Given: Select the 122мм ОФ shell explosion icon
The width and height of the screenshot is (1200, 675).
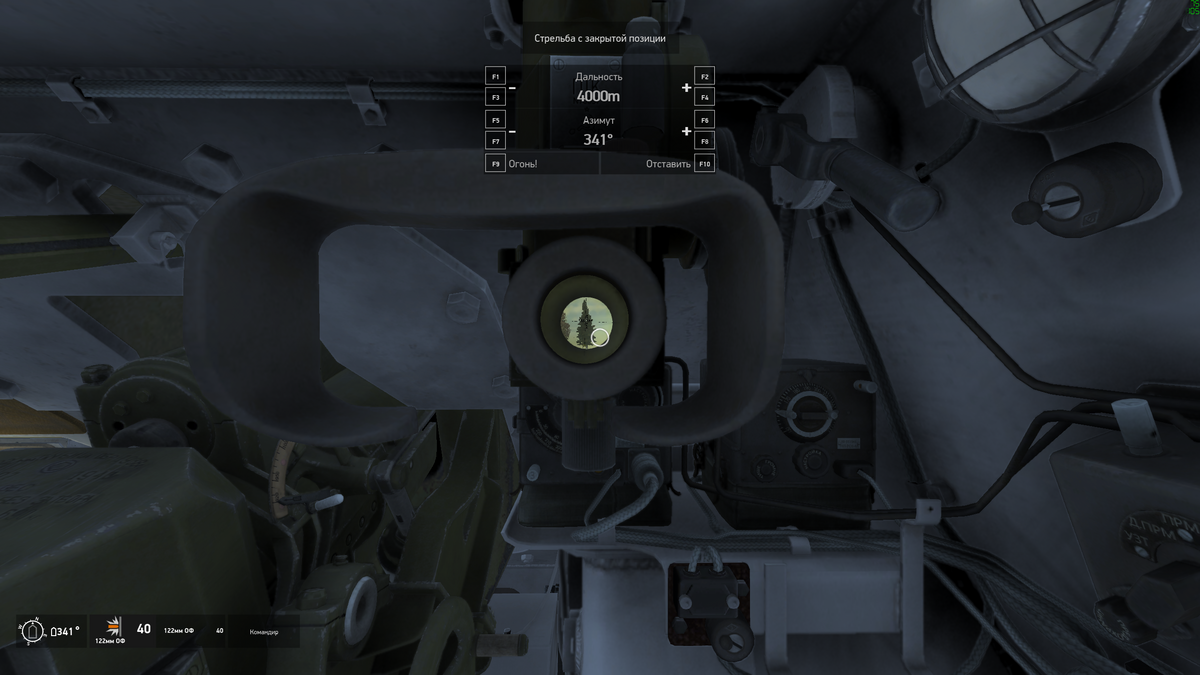Looking at the screenshot, I should pos(113,626).
